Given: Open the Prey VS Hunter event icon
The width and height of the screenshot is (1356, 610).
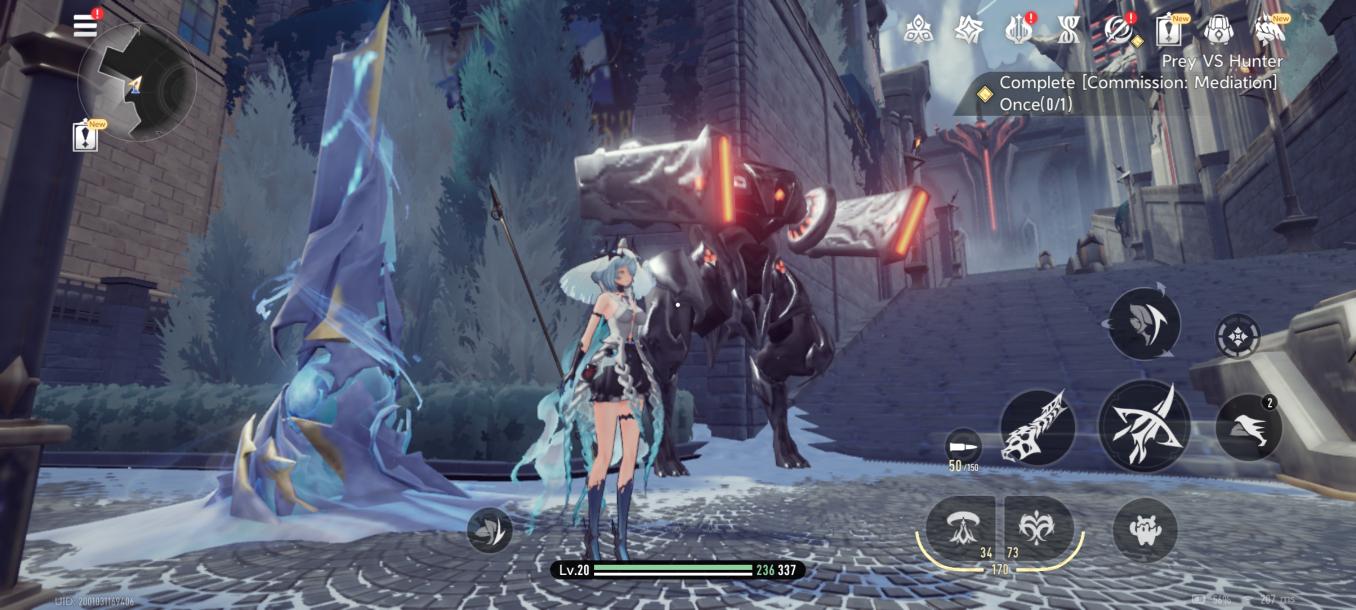Looking at the screenshot, I should coord(1270,31).
